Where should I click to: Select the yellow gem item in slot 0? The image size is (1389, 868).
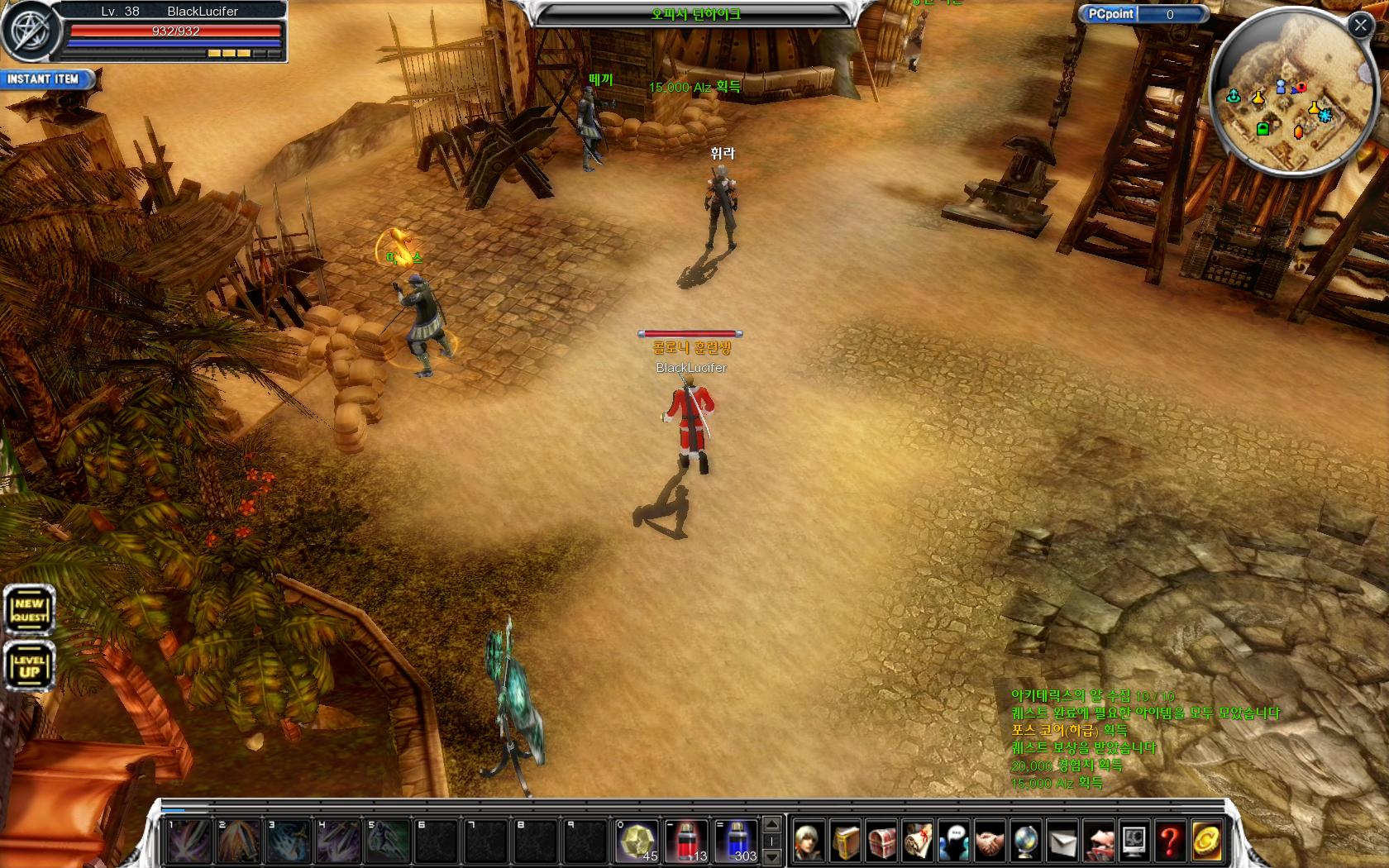(636, 841)
